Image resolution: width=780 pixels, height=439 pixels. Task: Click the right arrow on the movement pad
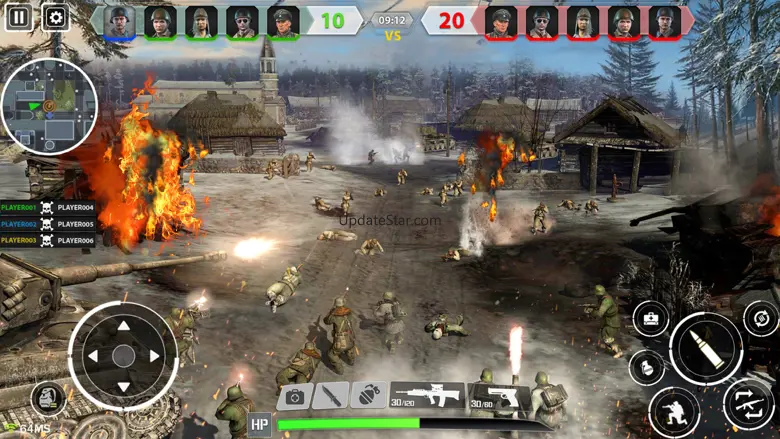click(154, 356)
